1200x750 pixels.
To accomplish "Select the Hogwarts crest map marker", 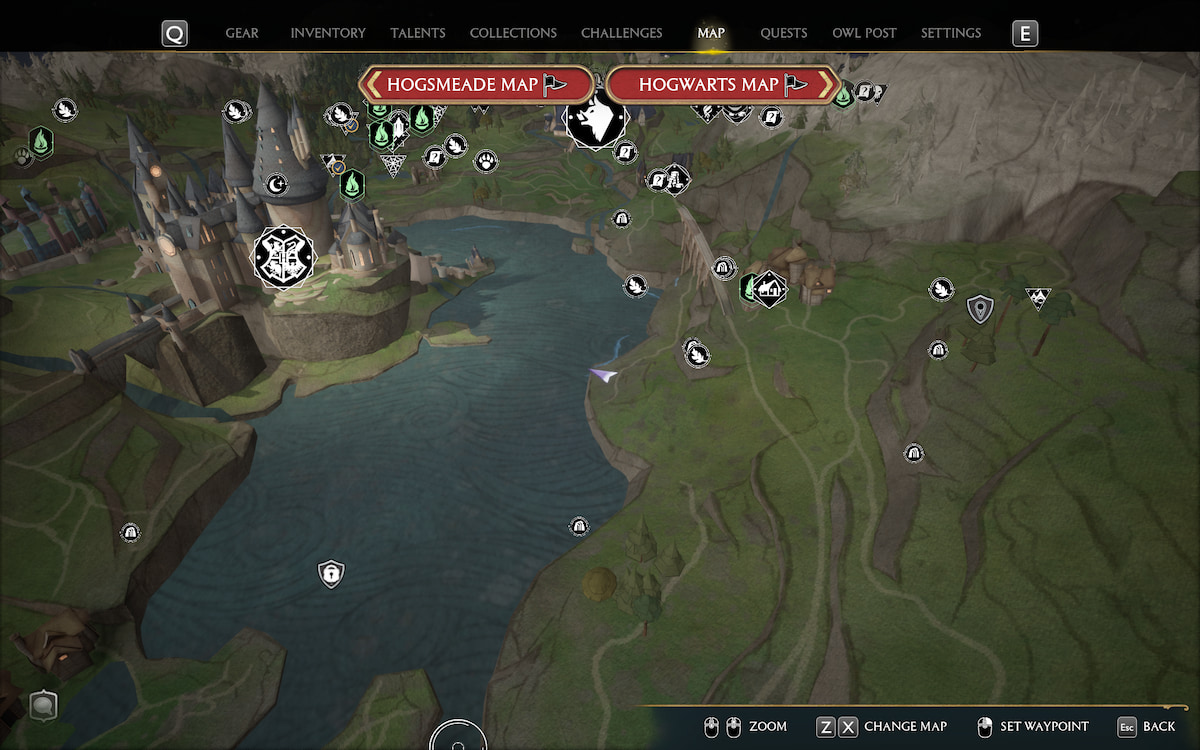I will coord(283,258).
